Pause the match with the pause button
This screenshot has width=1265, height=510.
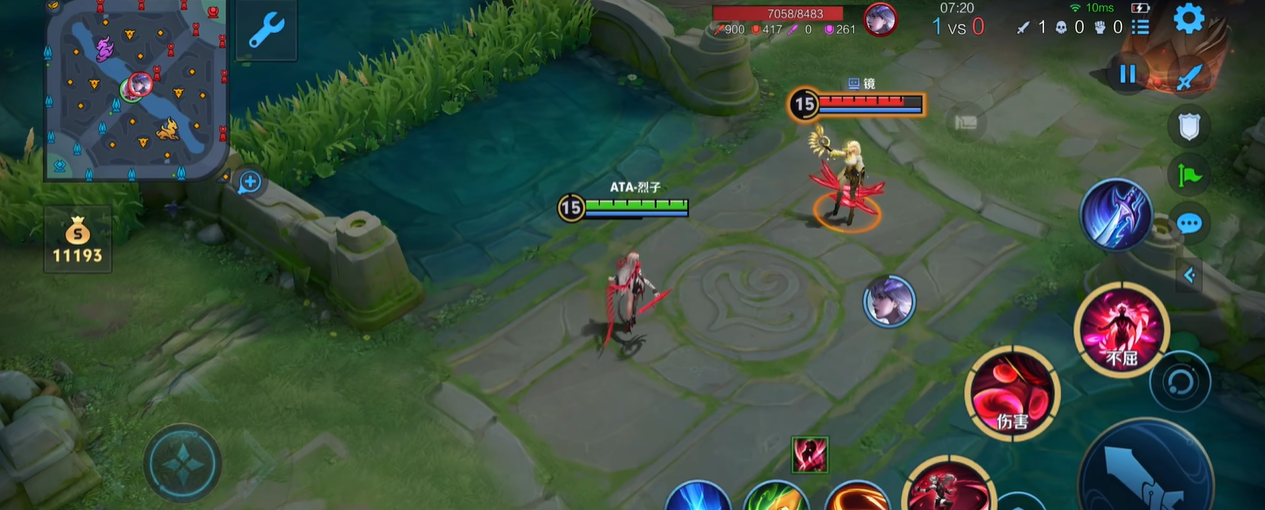(x=1128, y=73)
